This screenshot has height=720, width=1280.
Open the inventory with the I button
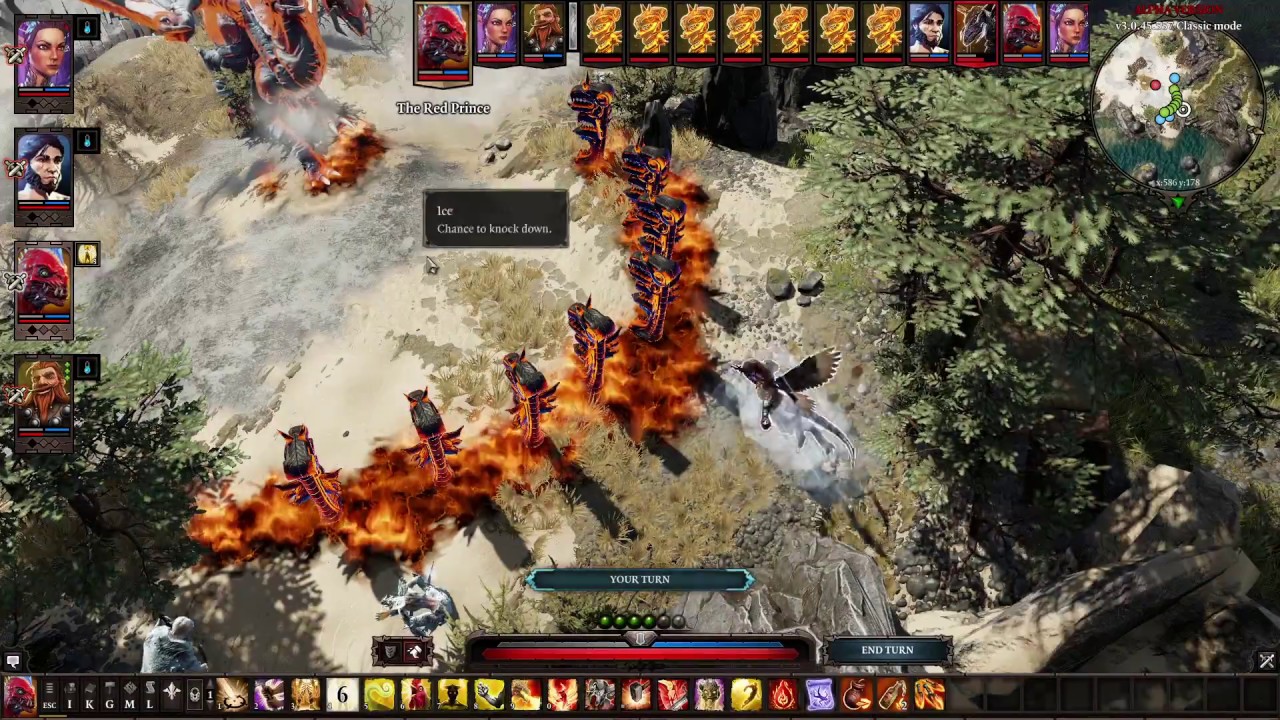69,696
